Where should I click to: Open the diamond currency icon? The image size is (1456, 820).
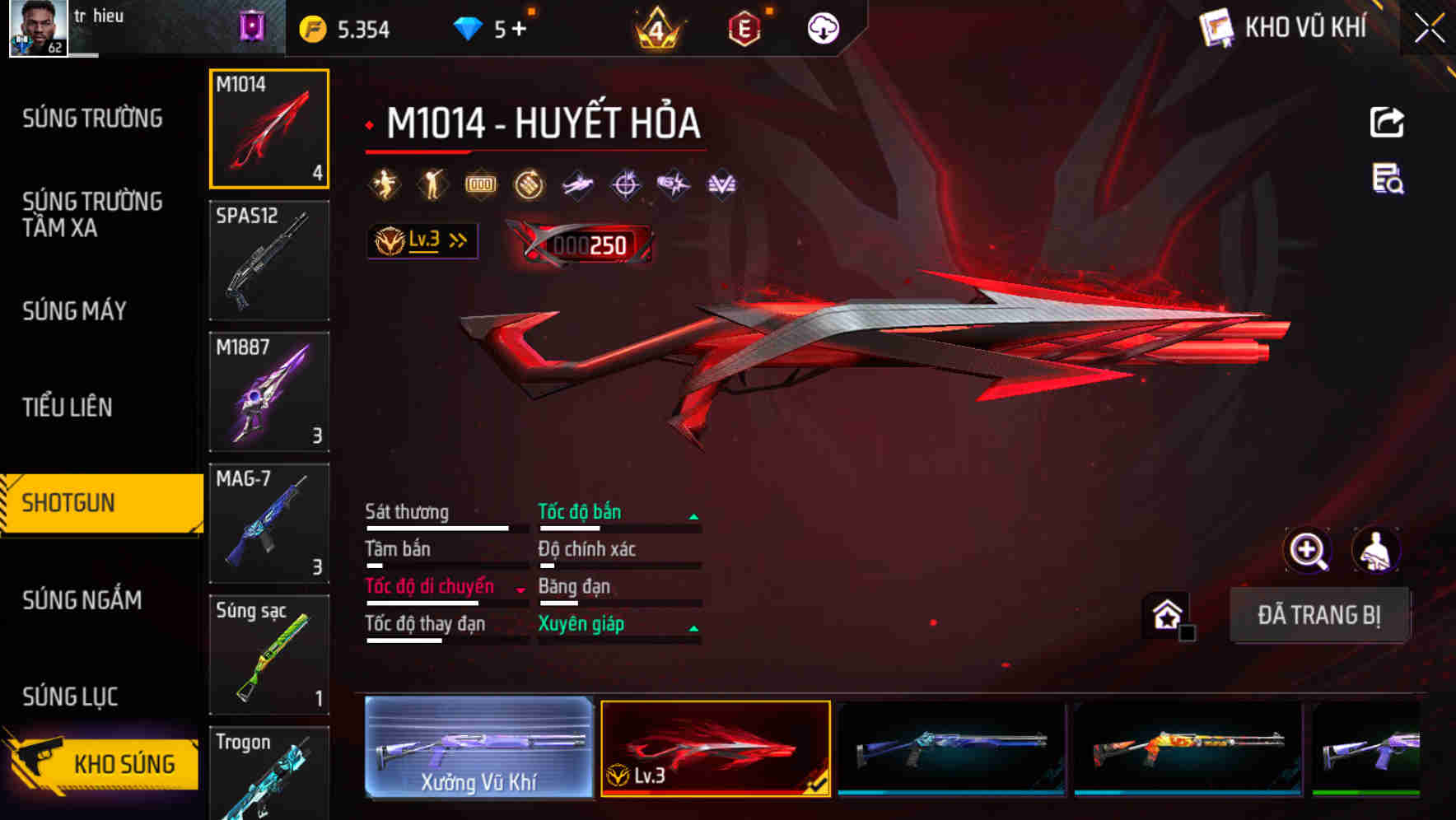point(469,27)
